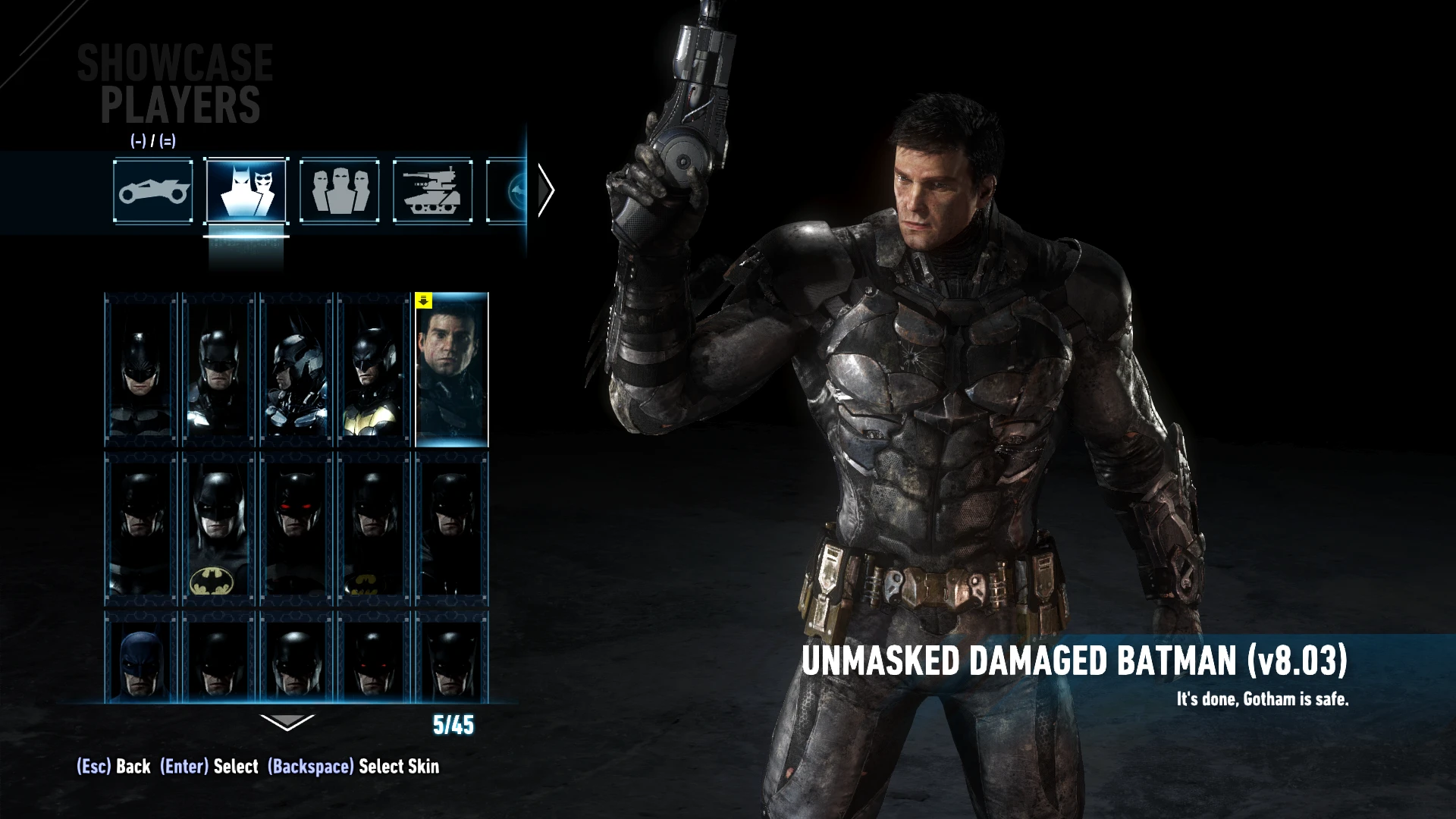The image size is (1456, 819).
Task: Open the tank showcase category
Action: click(433, 190)
